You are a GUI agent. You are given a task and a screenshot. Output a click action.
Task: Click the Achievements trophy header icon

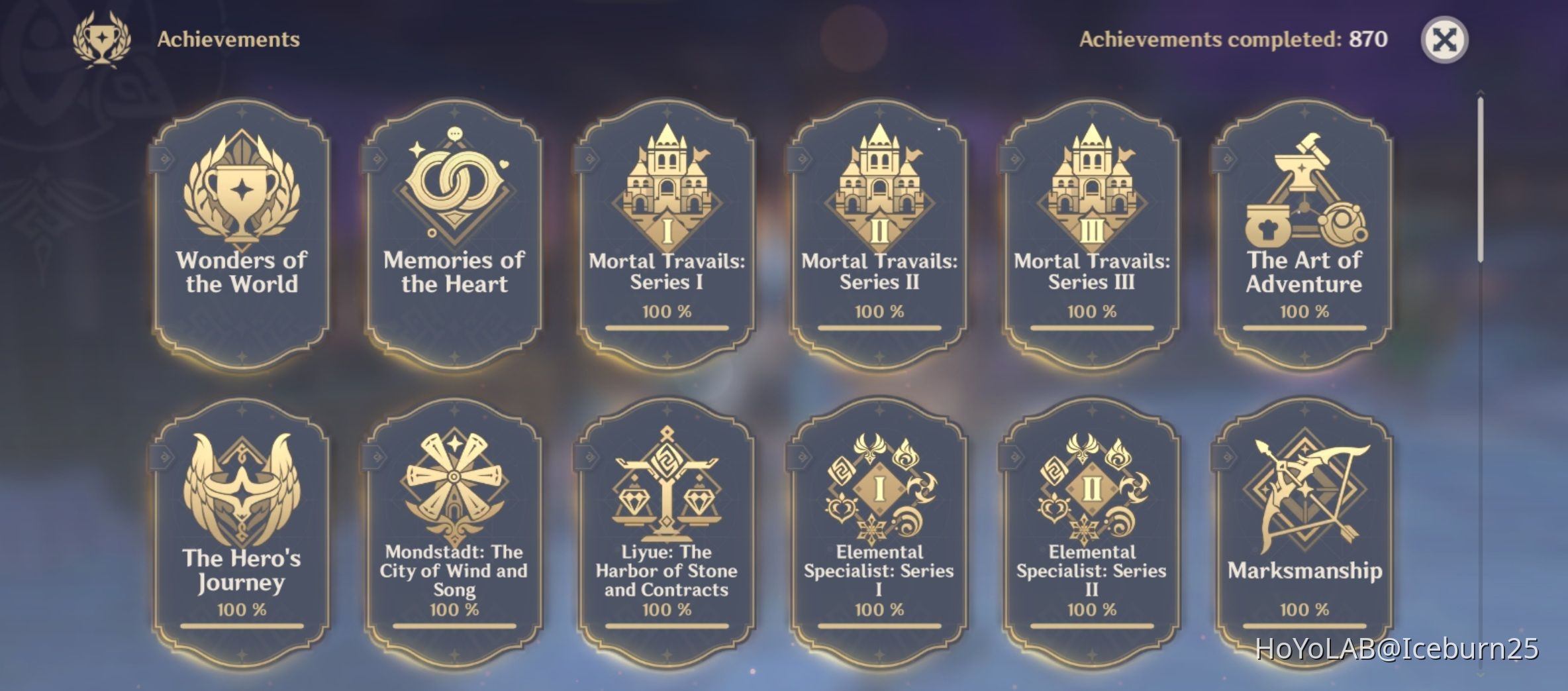pyautogui.click(x=101, y=40)
